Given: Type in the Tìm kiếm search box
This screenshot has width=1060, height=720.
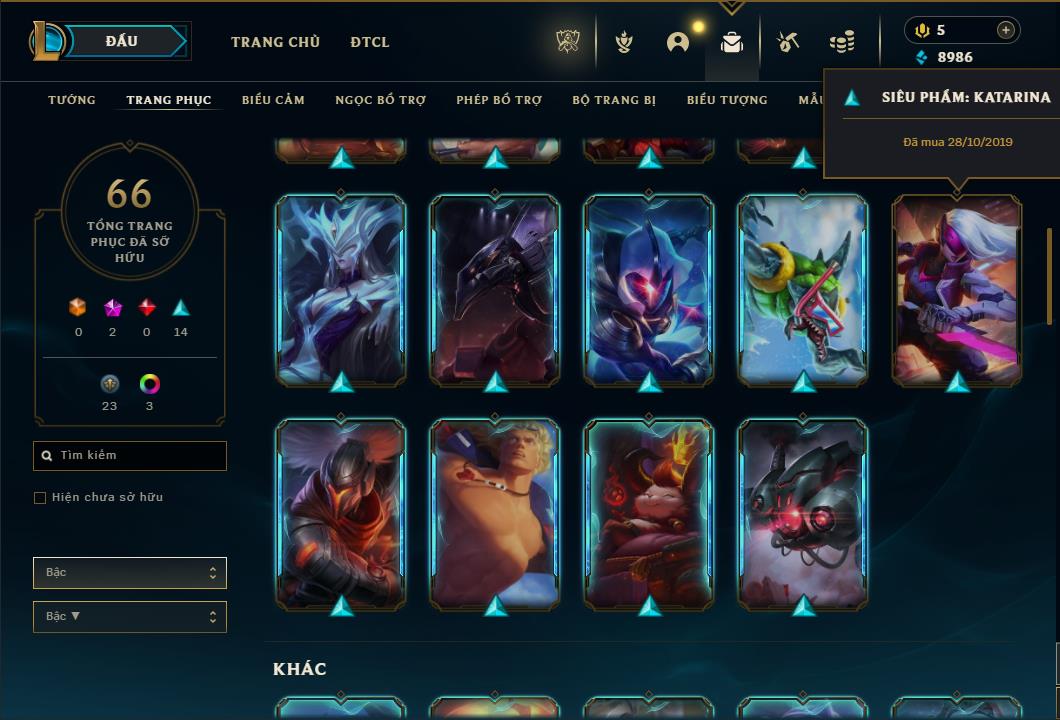Looking at the screenshot, I should (x=135, y=456).
